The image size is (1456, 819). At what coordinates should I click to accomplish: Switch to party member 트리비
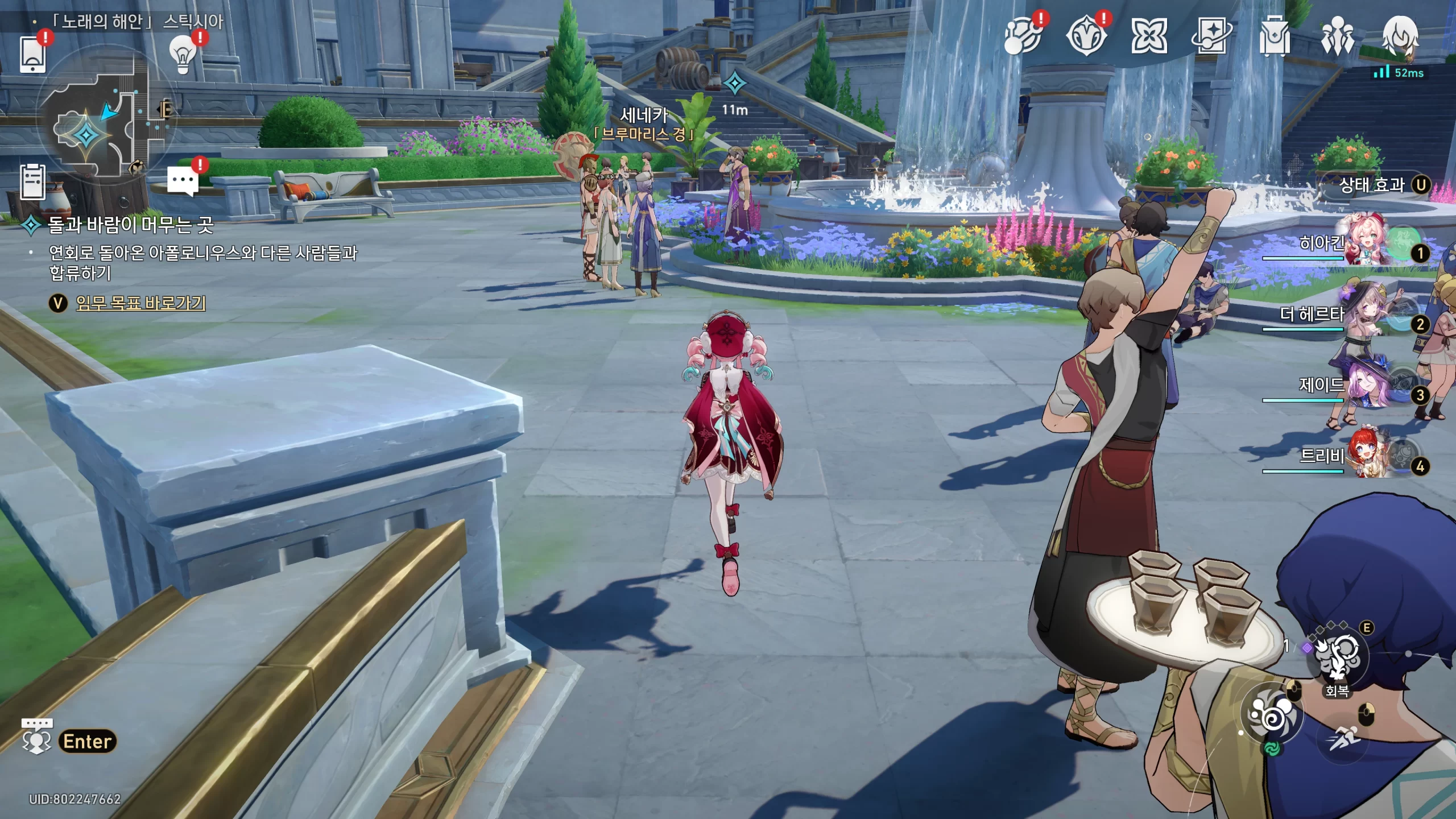click(1365, 455)
